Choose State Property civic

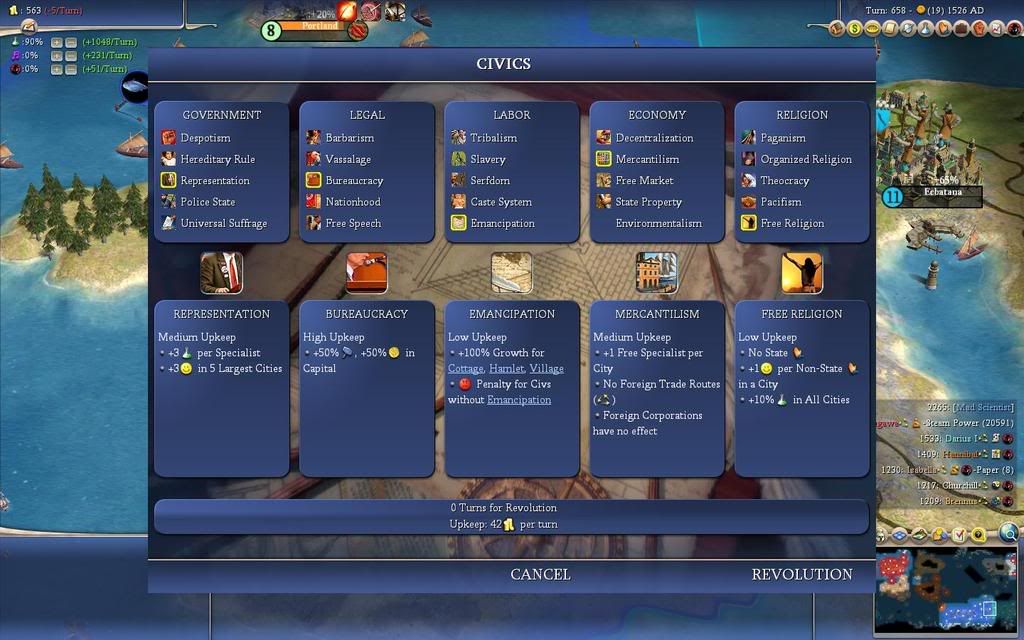tap(648, 202)
